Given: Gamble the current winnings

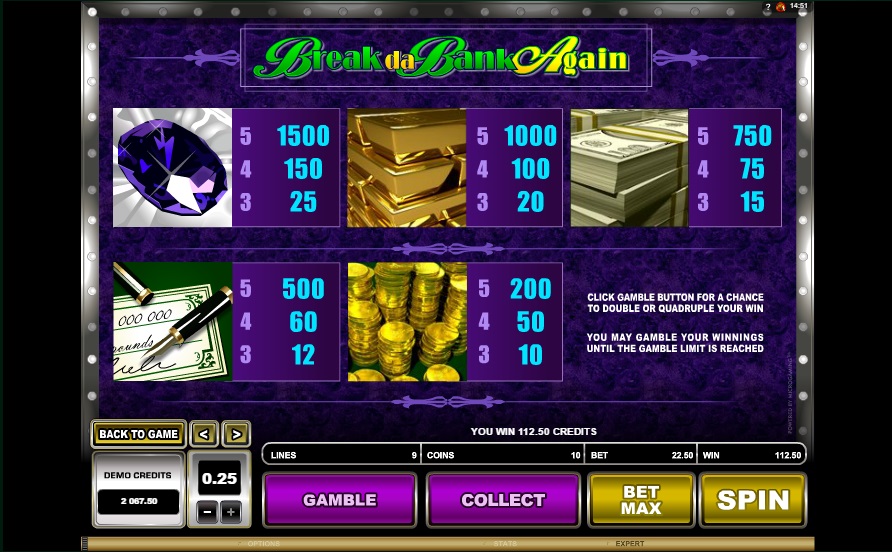Looking at the screenshot, I should point(339,500).
